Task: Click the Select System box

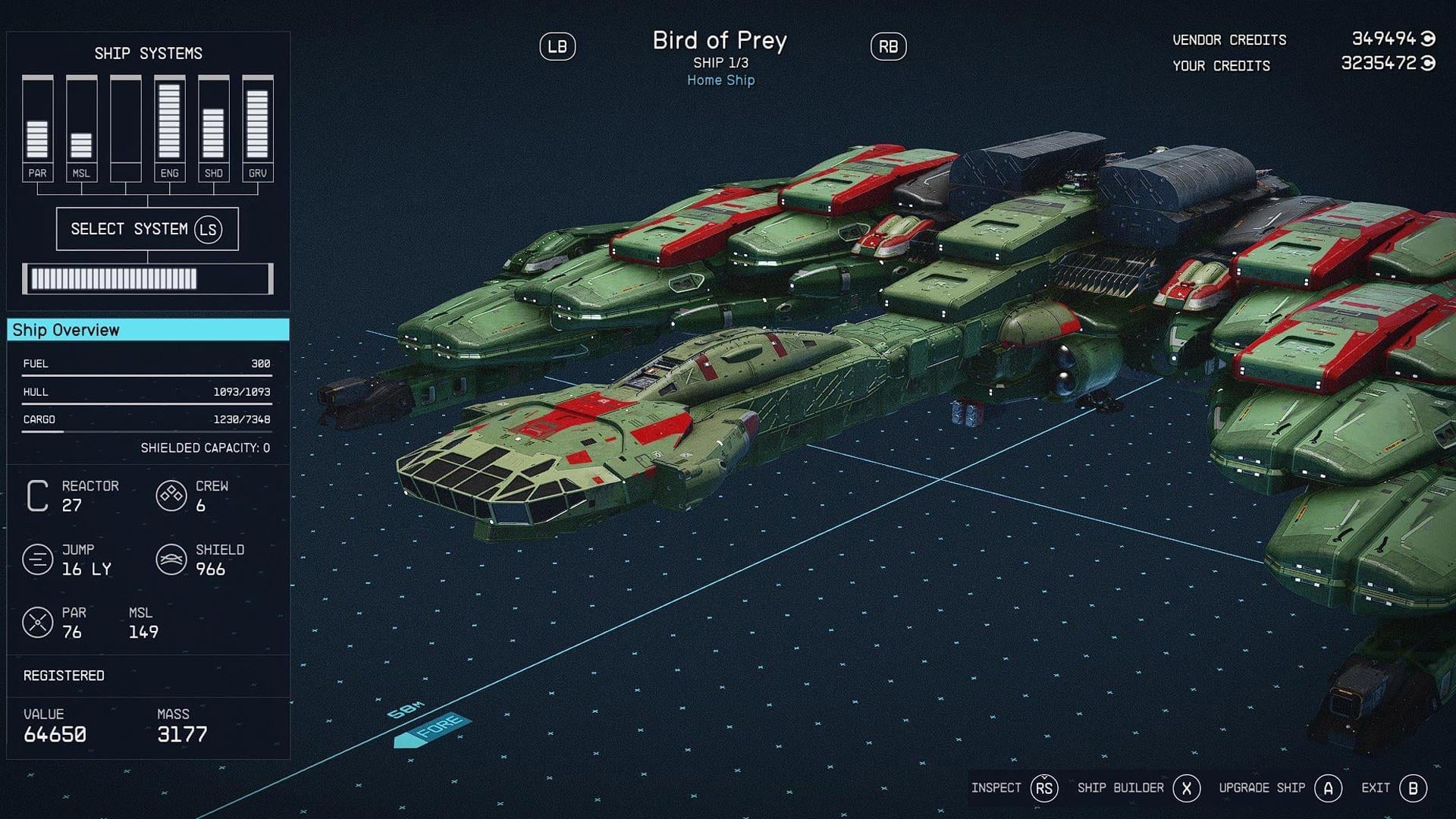Action: (147, 229)
